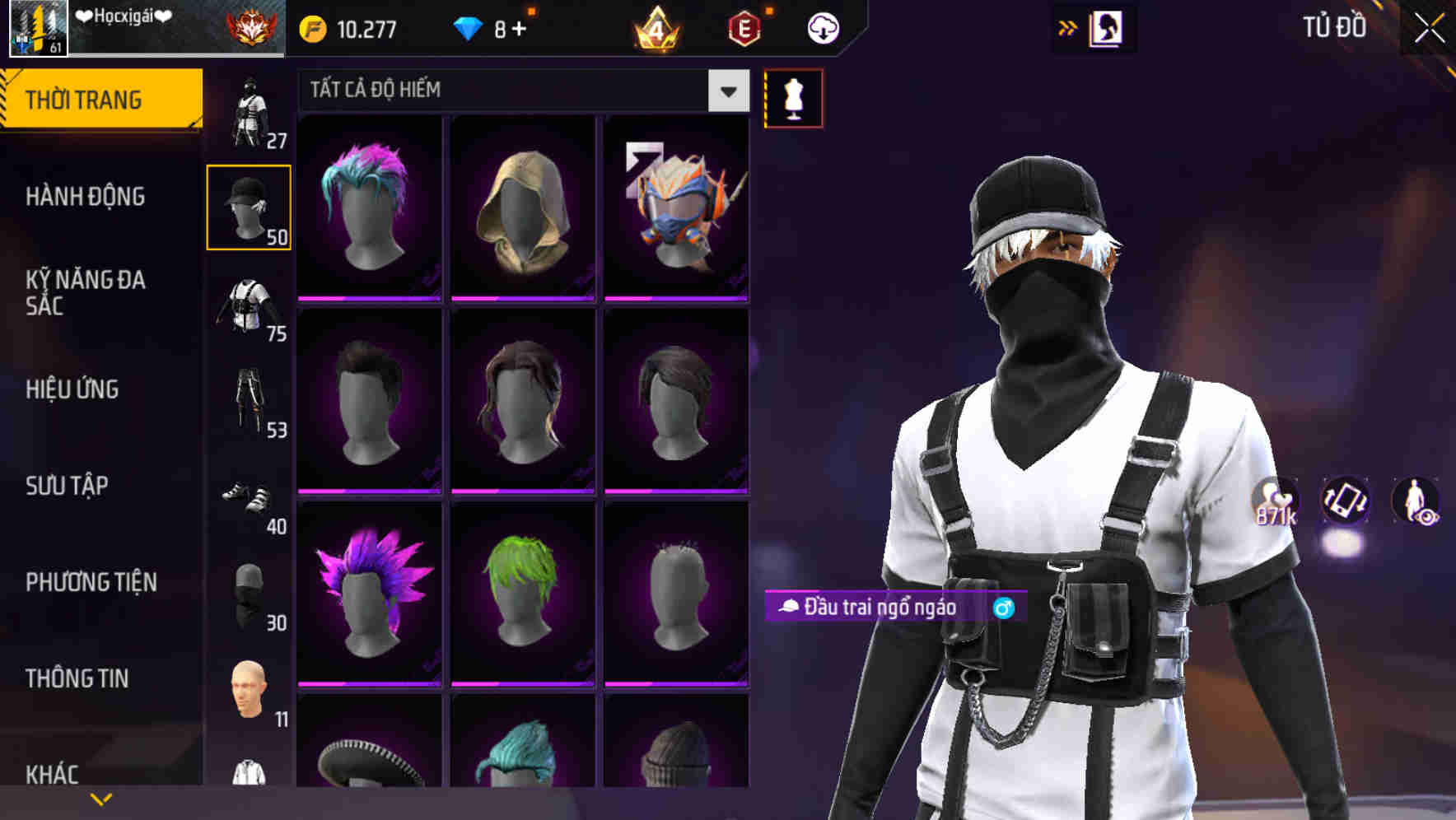Select the PHƯƠNG TIỆN section
Image resolution: width=1456 pixels, height=820 pixels.
point(91,581)
